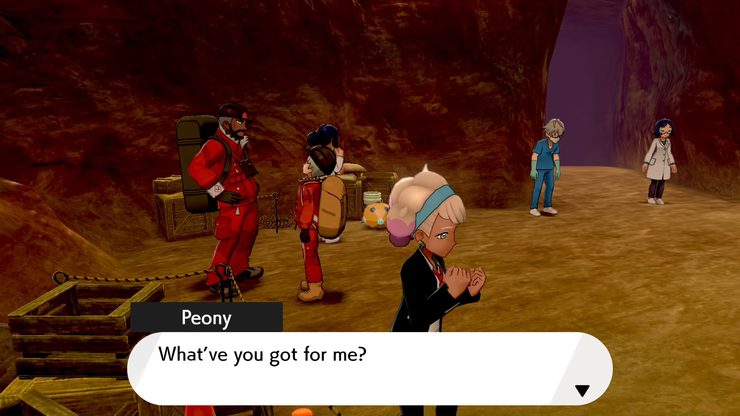Viewport: 740px width, 416px height.
Task: Advance dialogue with the black arrow indicator
Action: (582, 390)
